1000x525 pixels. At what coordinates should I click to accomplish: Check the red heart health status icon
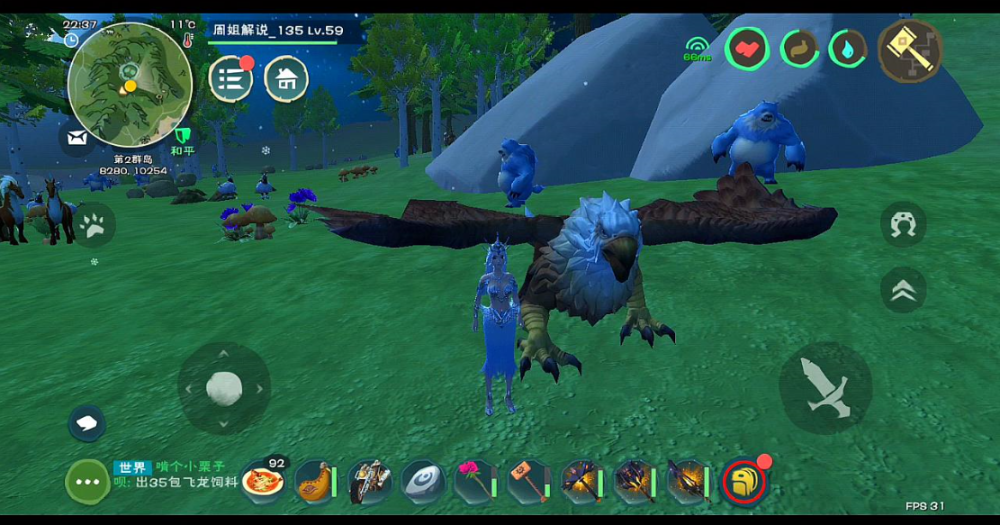[746, 47]
